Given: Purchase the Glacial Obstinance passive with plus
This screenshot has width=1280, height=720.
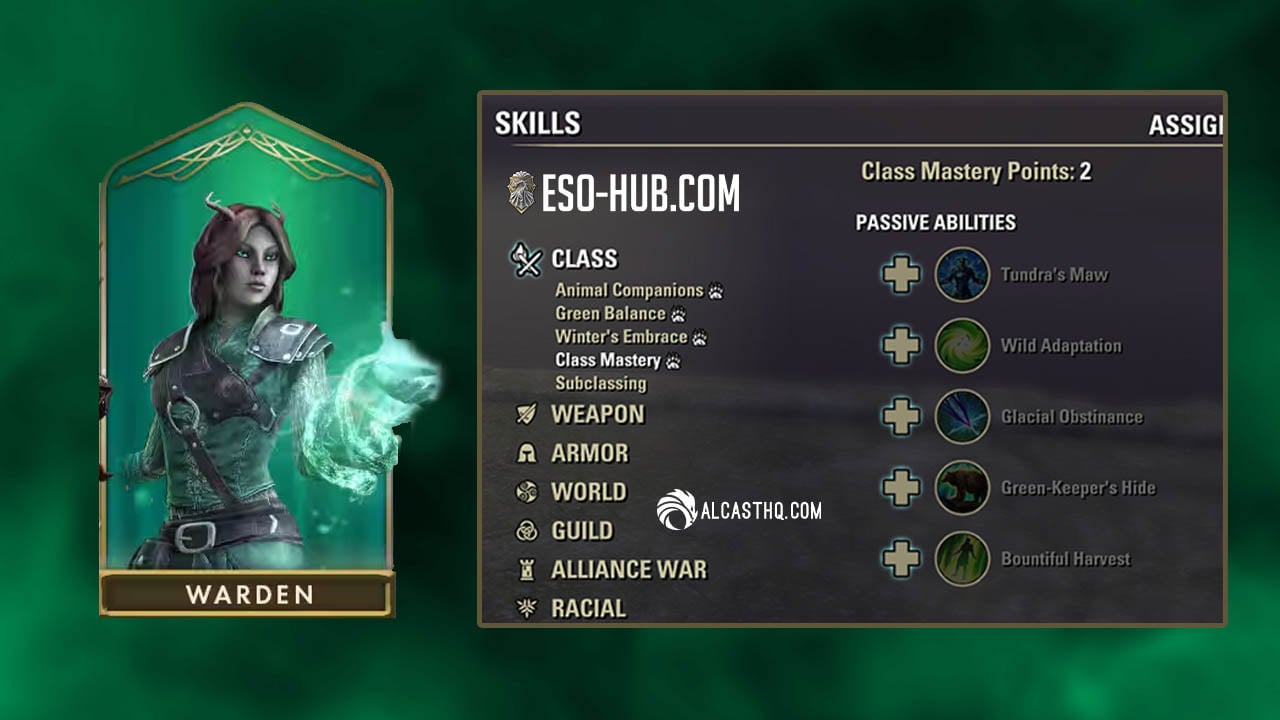Looking at the screenshot, I should pos(901,417).
